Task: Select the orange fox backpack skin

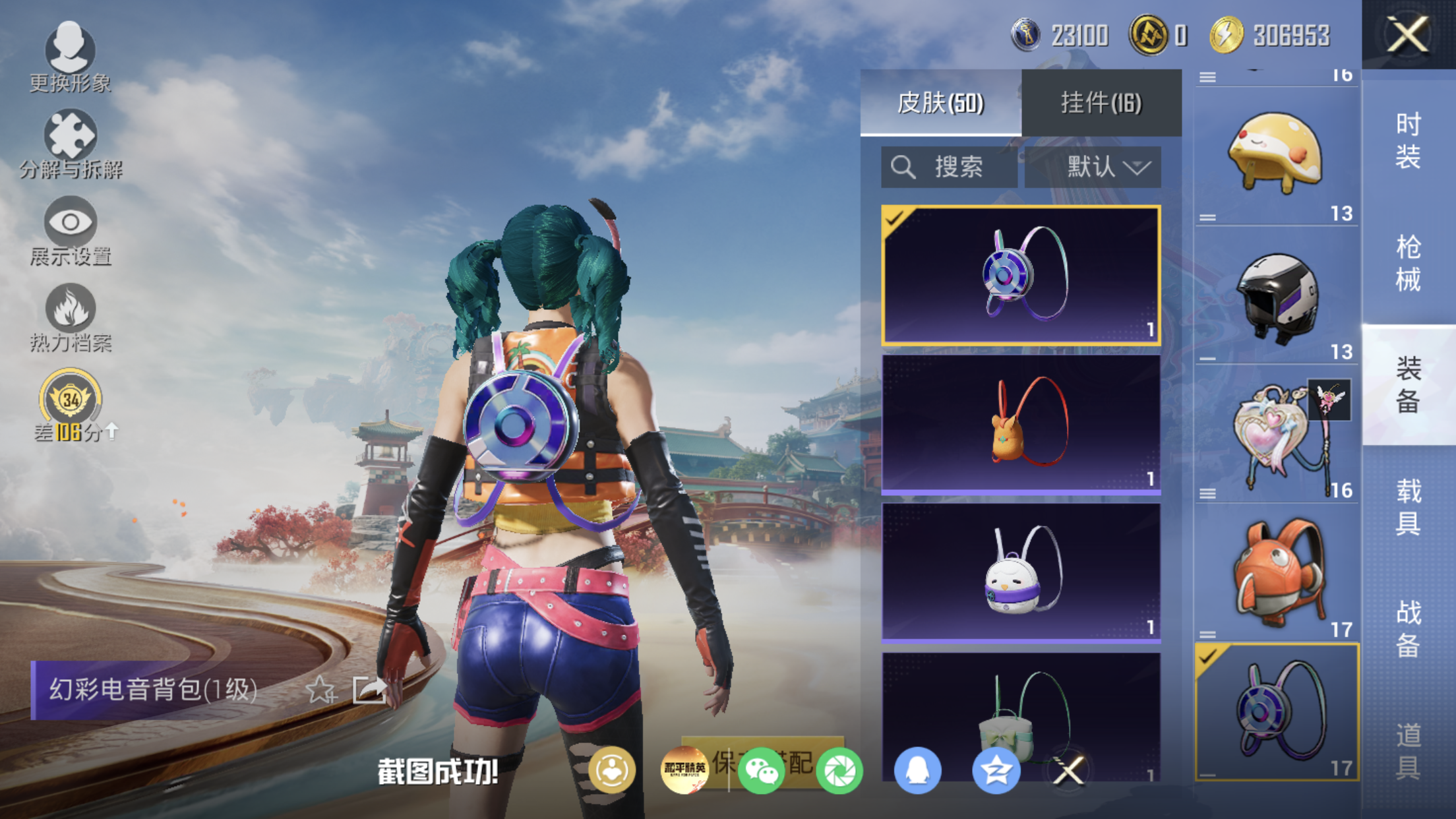Action: click(x=1021, y=423)
